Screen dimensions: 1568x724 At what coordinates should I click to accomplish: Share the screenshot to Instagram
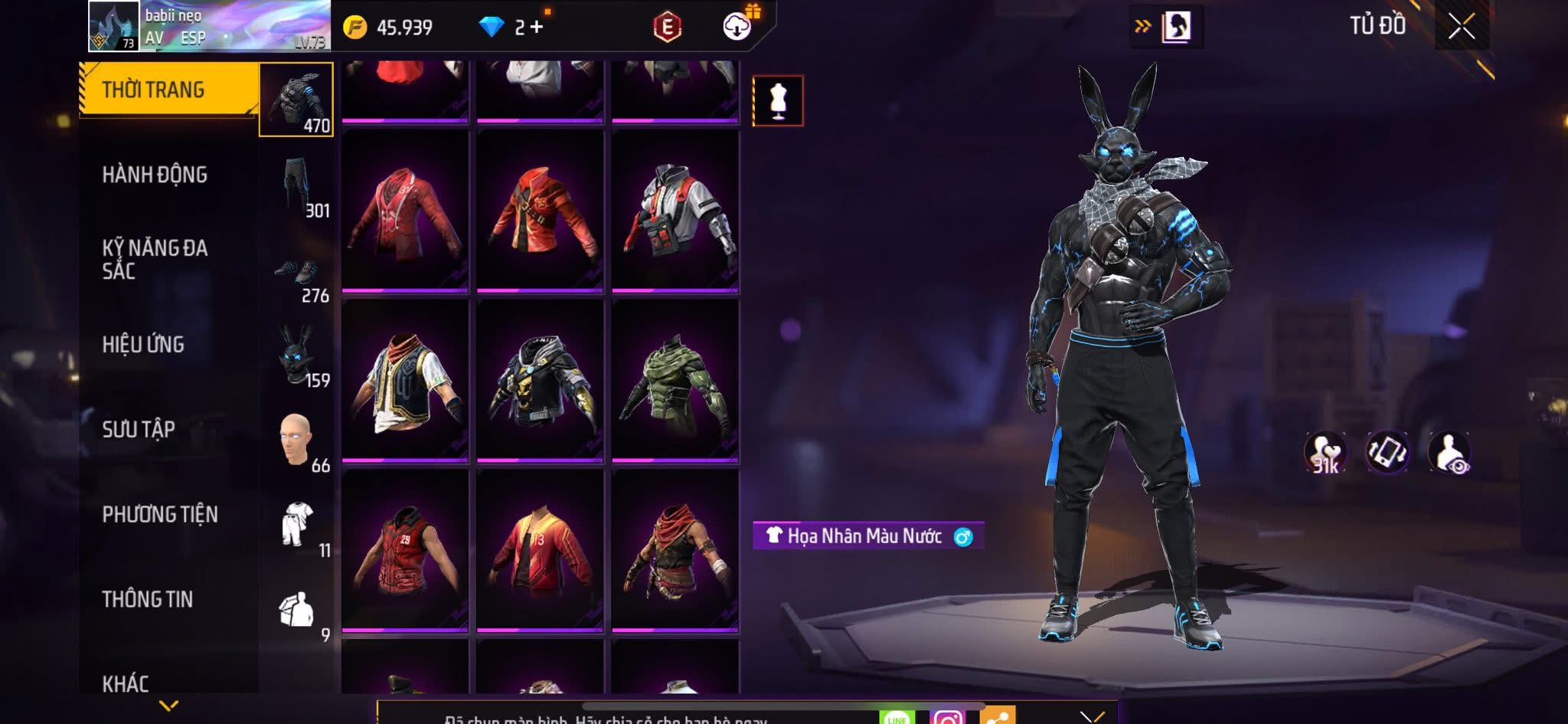pos(947,717)
